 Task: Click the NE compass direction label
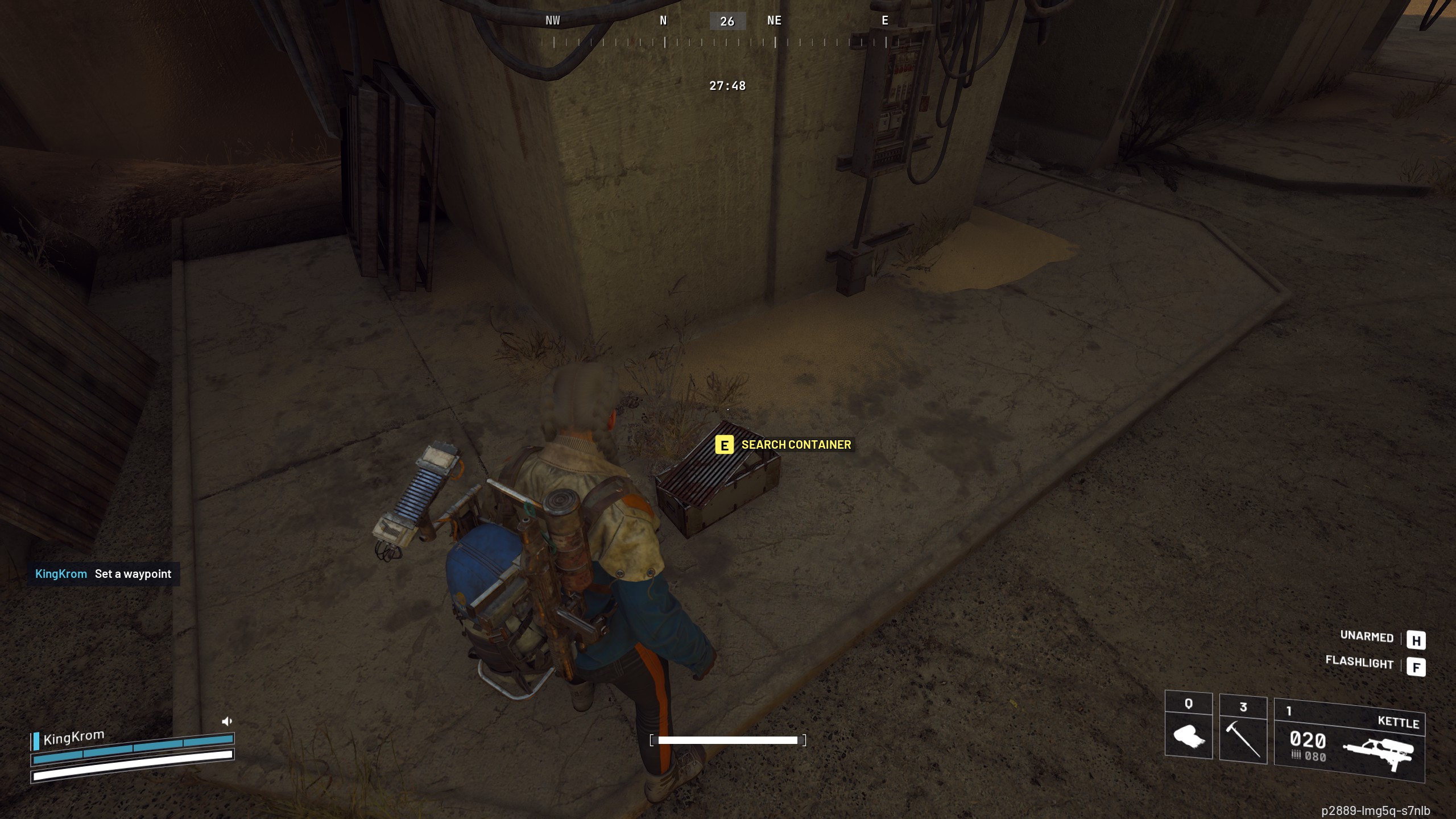(774, 20)
